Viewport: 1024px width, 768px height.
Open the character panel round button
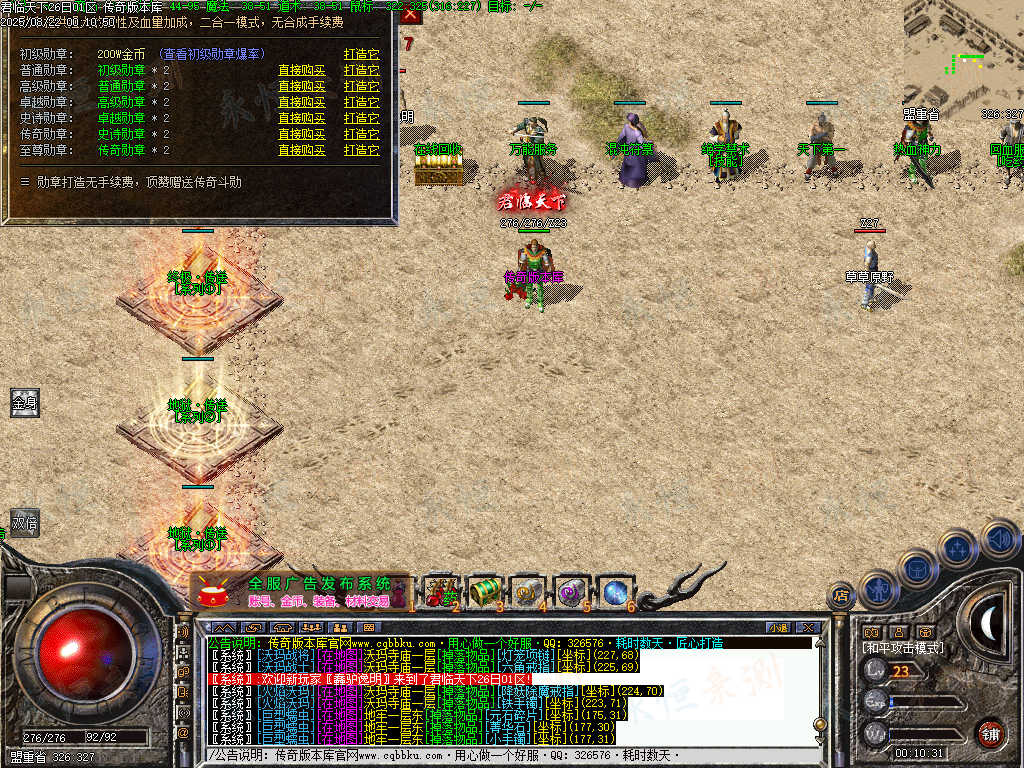[x=878, y=589]
